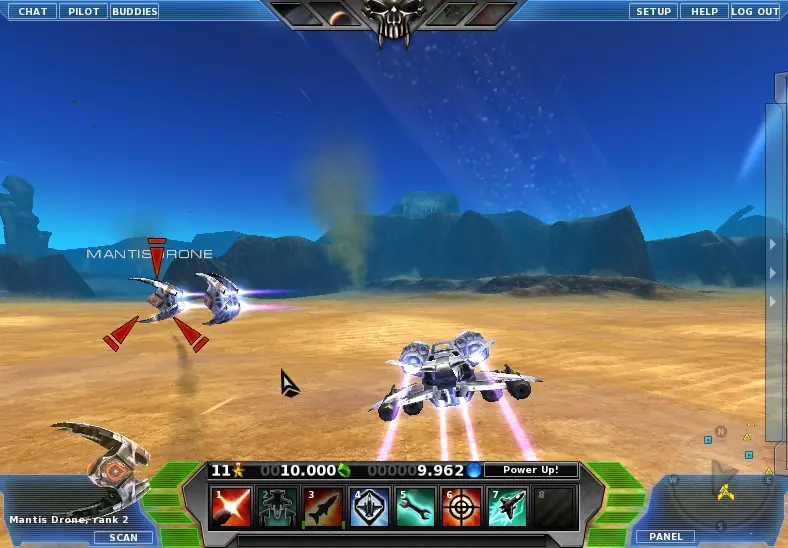Select the dark mech ability in slot 2
Screen dimensions: 788x548
click(277, 507)
